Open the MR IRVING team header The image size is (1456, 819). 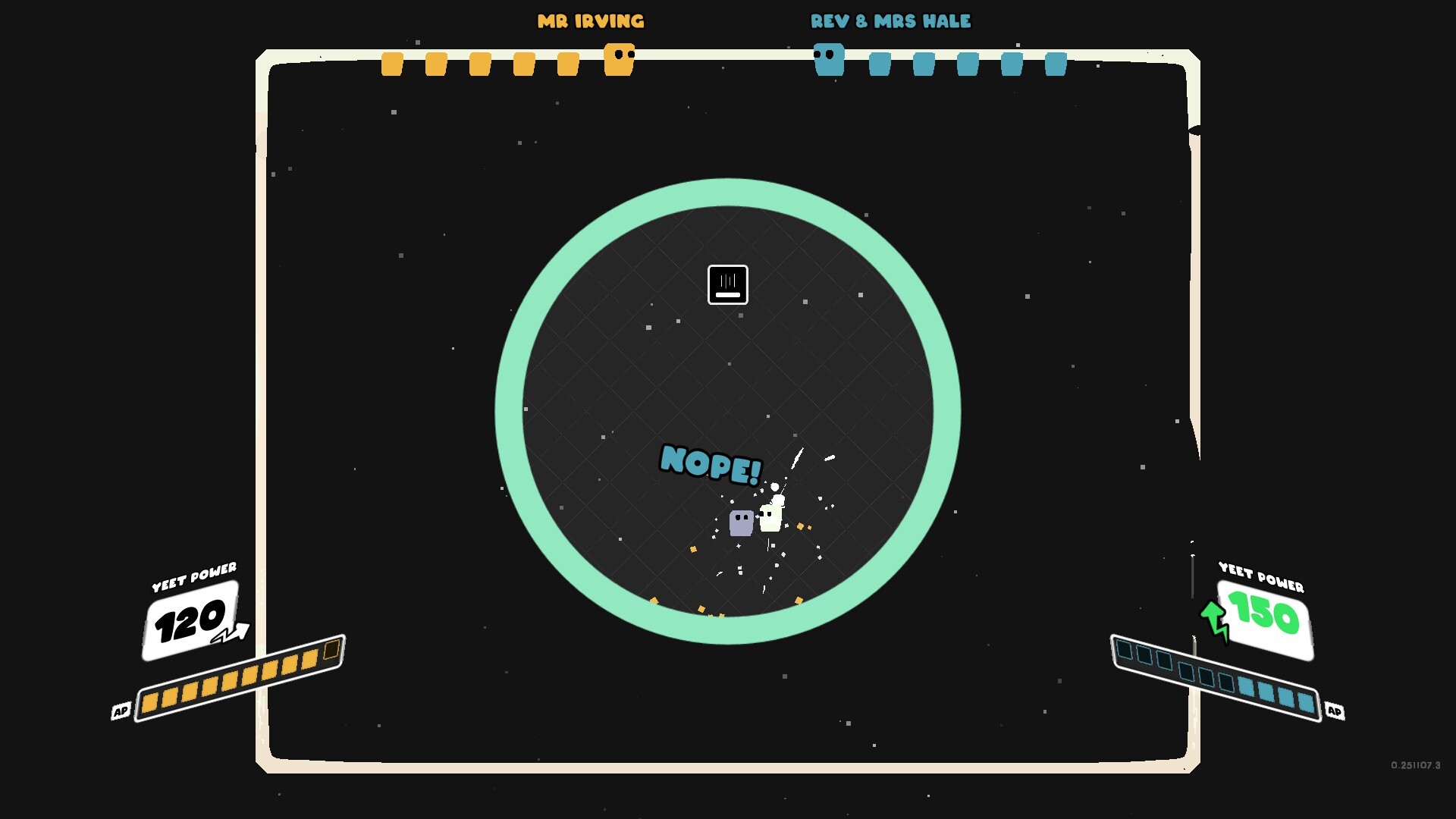coord(591,20)
